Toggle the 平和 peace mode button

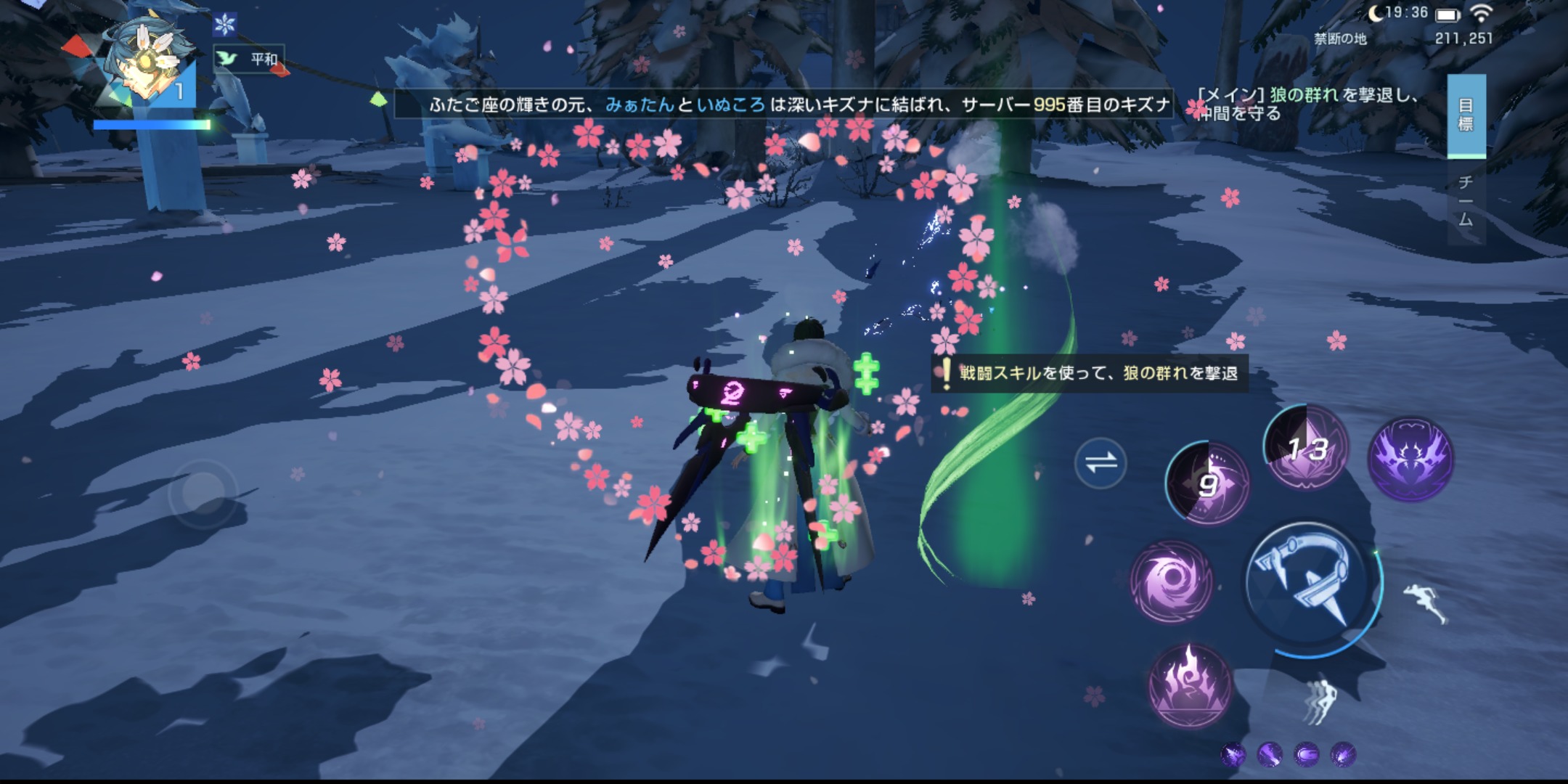click(x=249, y=59)
